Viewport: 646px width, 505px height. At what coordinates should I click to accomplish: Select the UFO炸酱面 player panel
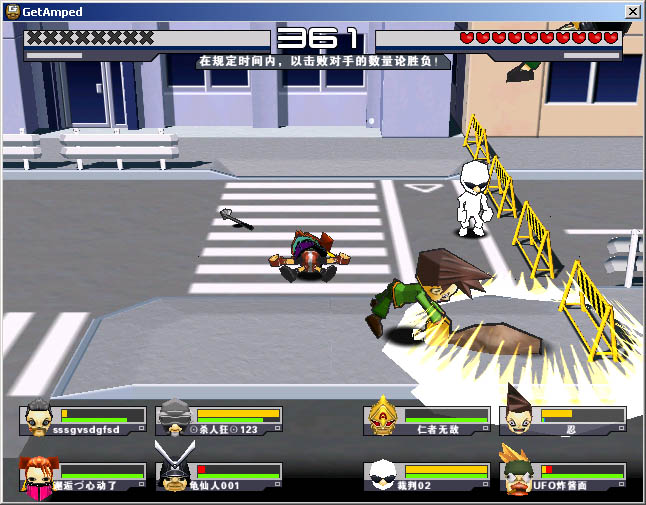click(565, 476)
